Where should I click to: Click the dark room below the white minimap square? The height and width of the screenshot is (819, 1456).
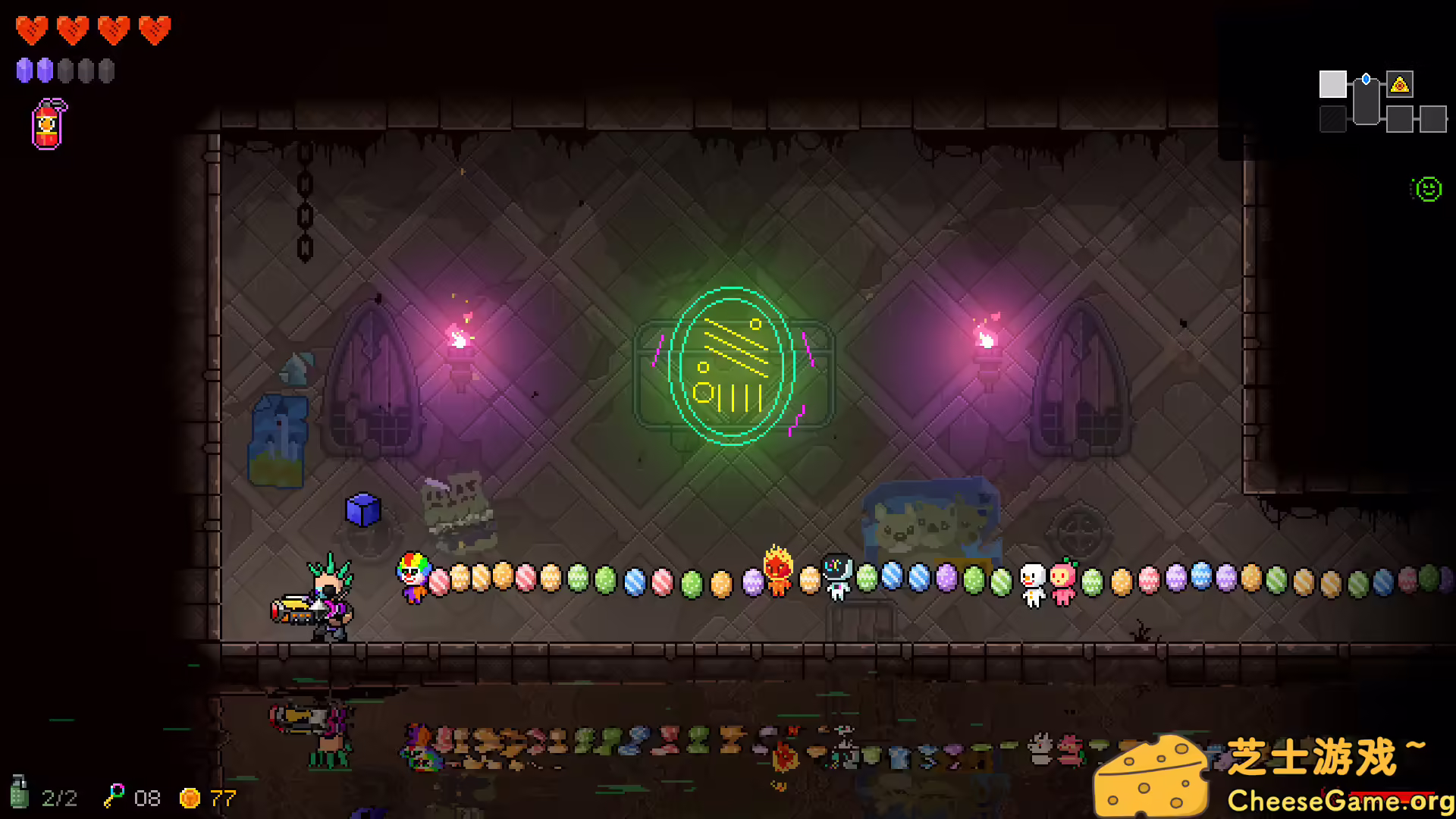[x=1332, y=118]
